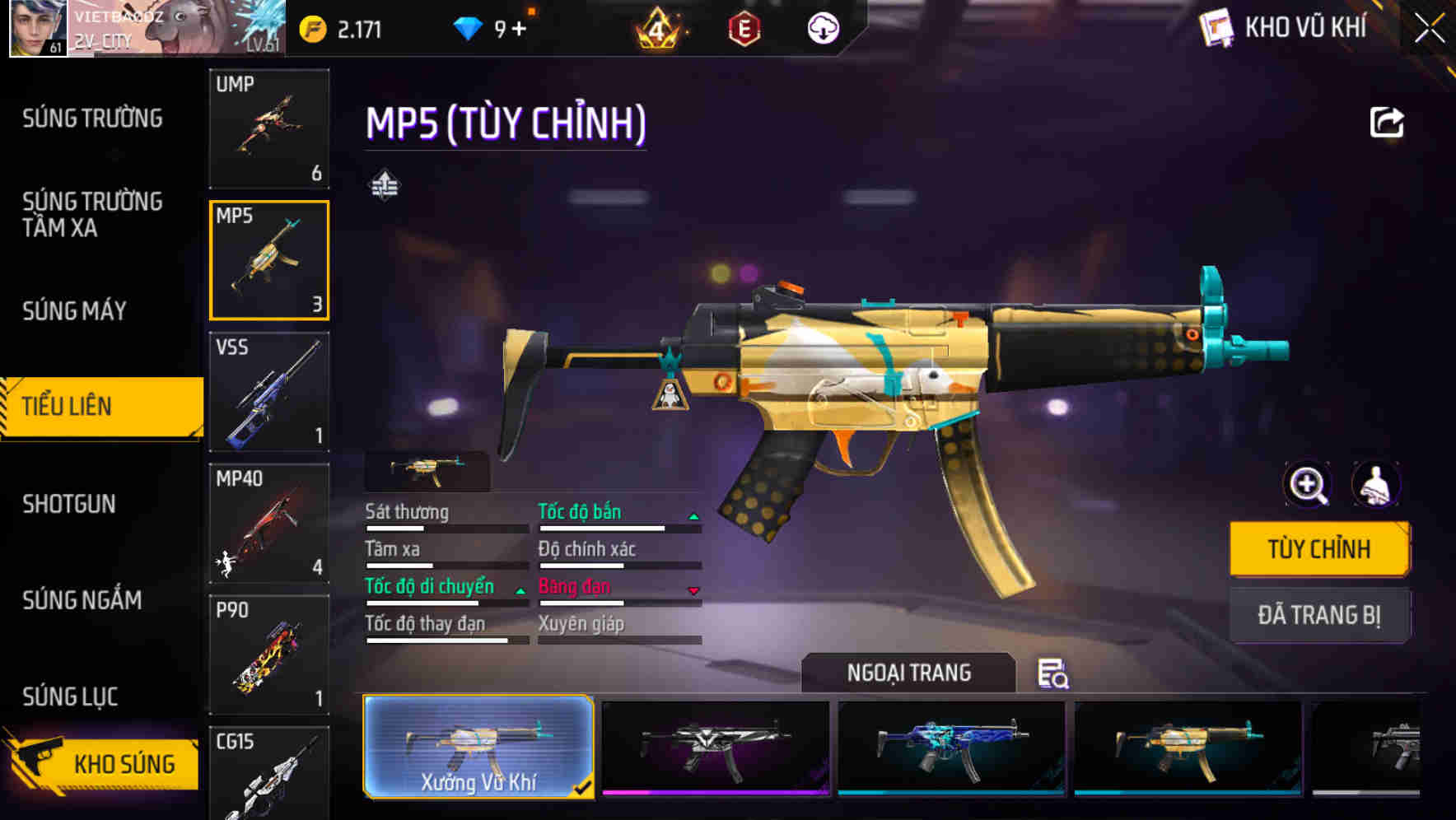Viewport: 1456px width, 820px height.
Task: Open the Súng Ngắm category
Action: click(82, 600)
